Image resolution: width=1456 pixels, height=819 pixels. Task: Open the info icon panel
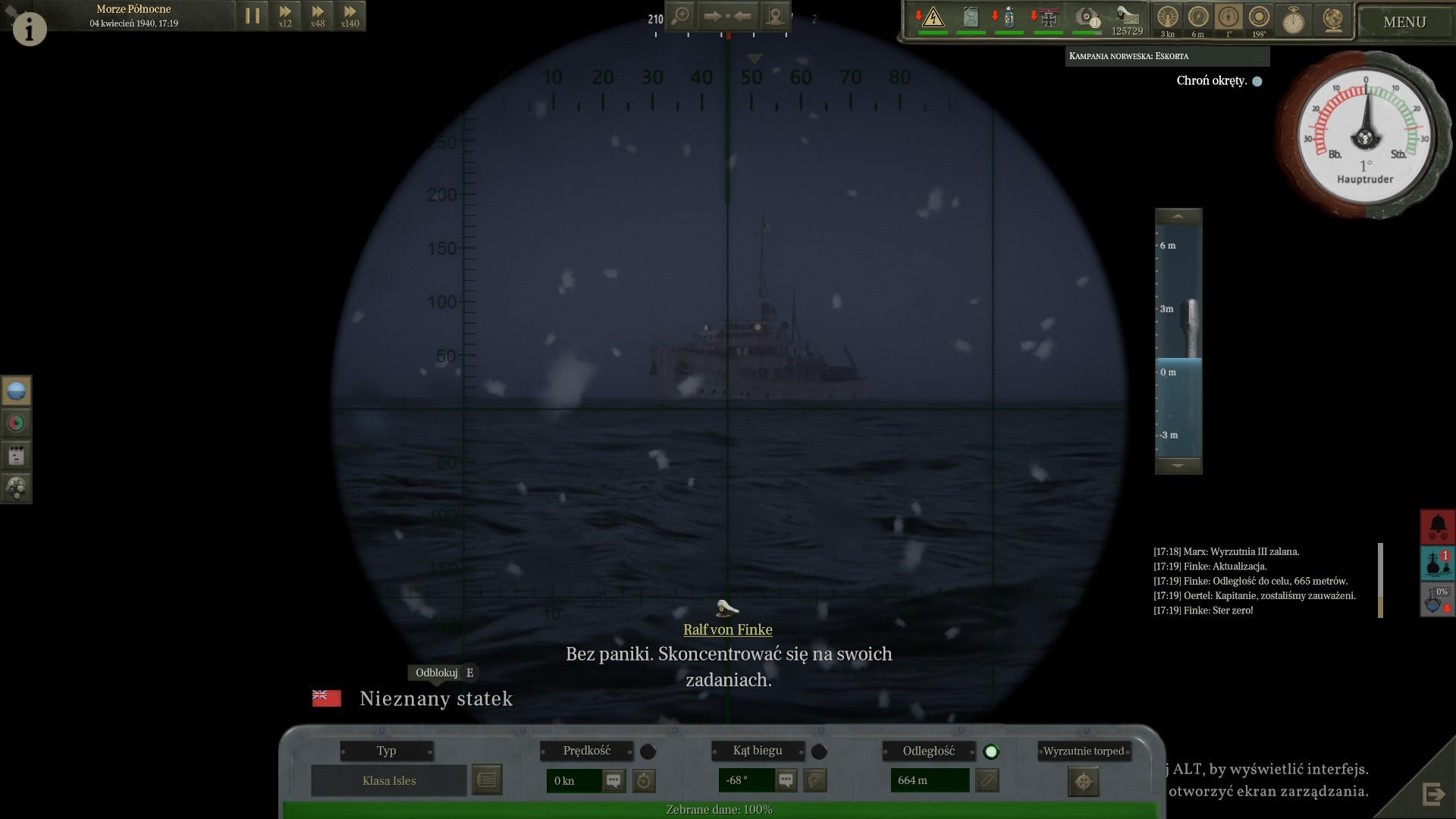[30, 29]
